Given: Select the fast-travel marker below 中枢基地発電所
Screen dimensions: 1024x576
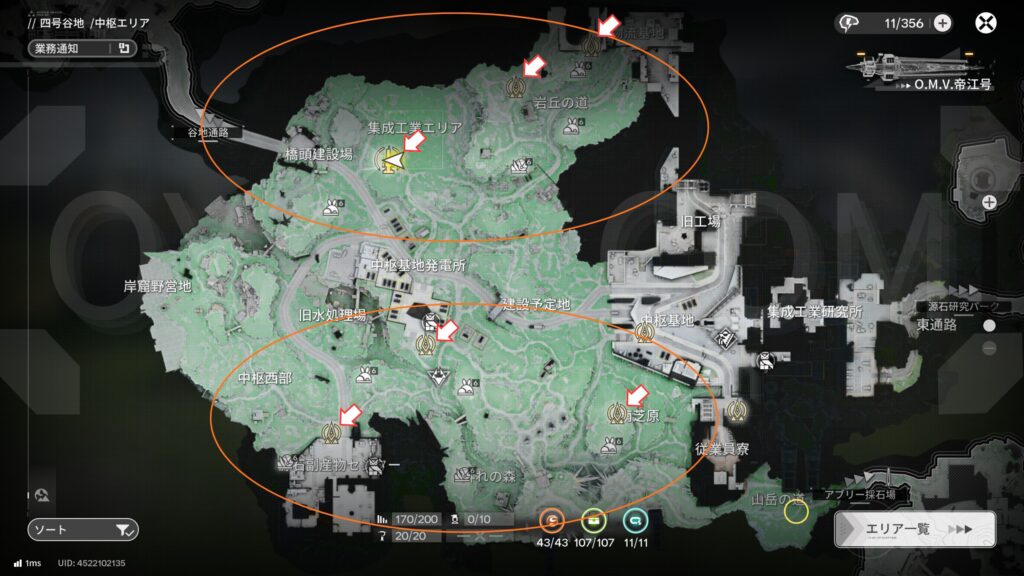Looking at the screenshot, I should [426, 343].
